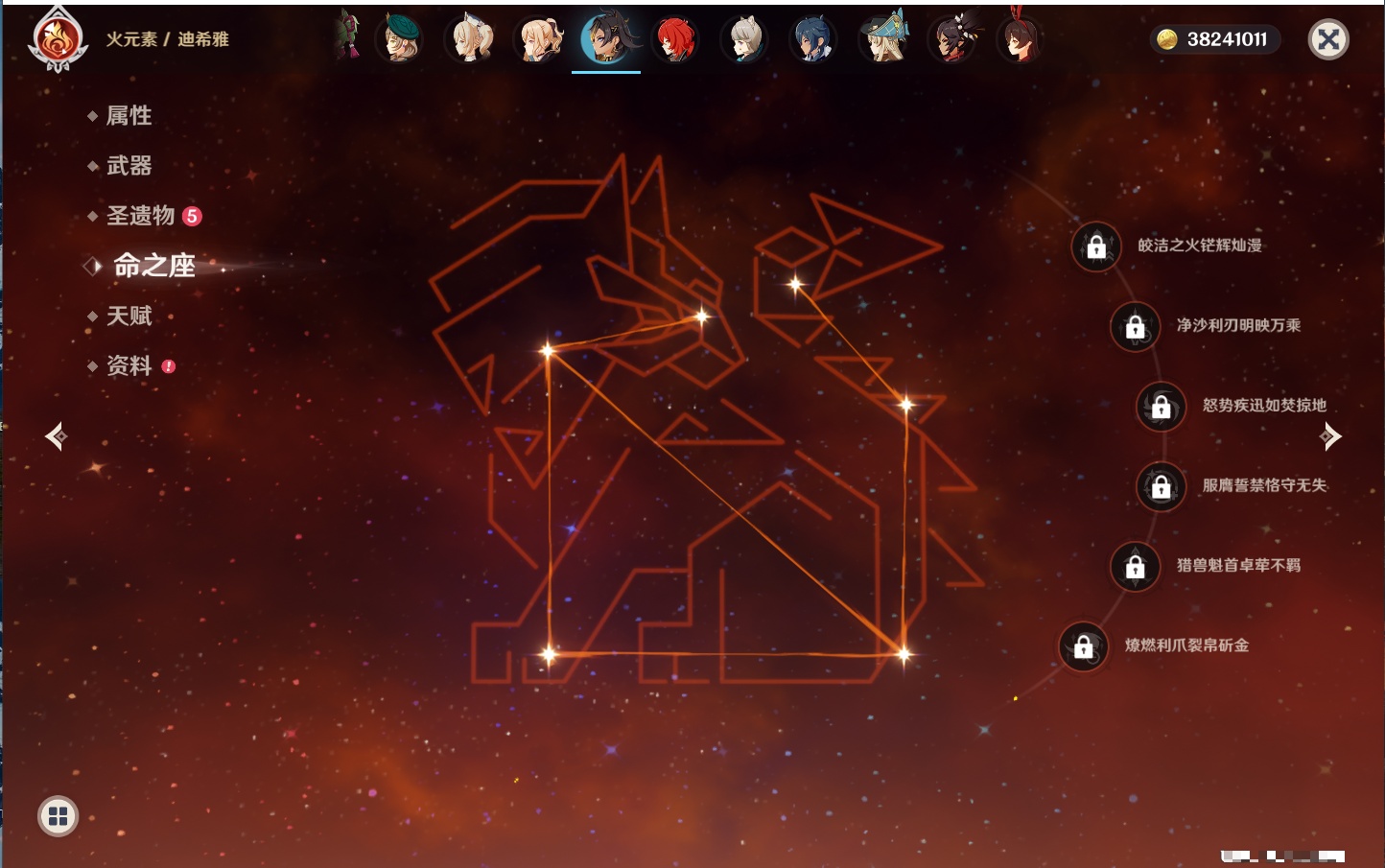Show the 资料 profile section
This screenshot has height=868, width=1385.
point(129,365)
